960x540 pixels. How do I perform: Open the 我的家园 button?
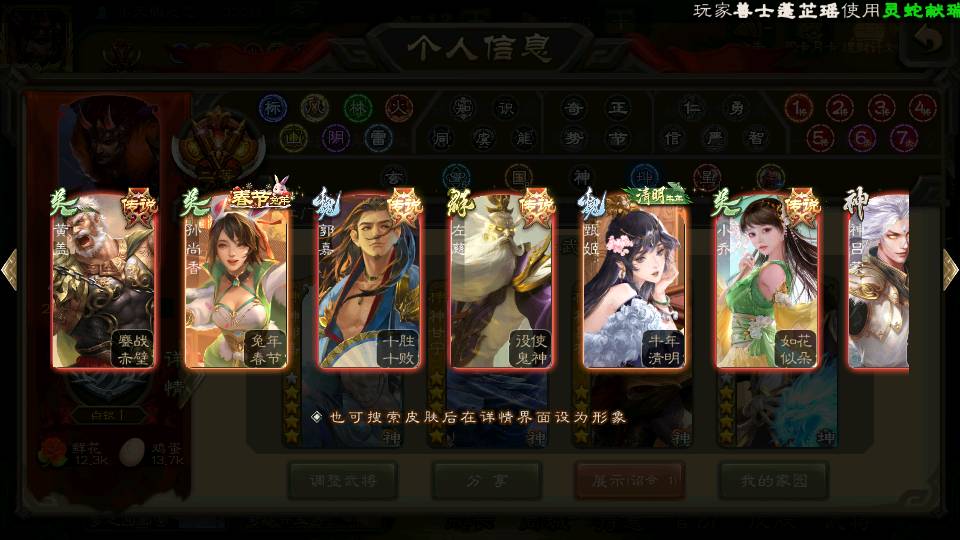point(773,481)
